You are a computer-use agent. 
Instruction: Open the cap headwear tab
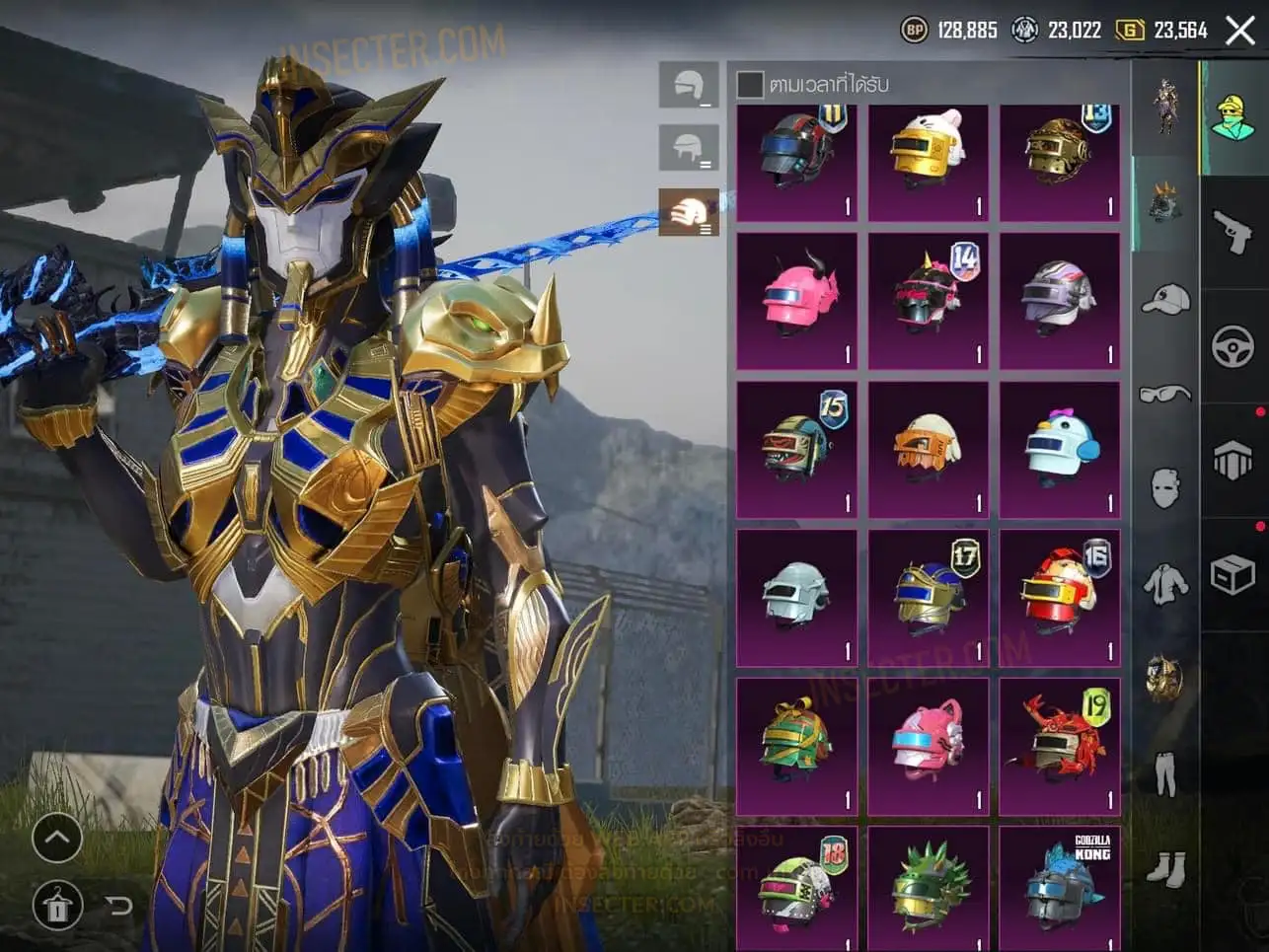pyautogui.click(x=1165, y=299)
